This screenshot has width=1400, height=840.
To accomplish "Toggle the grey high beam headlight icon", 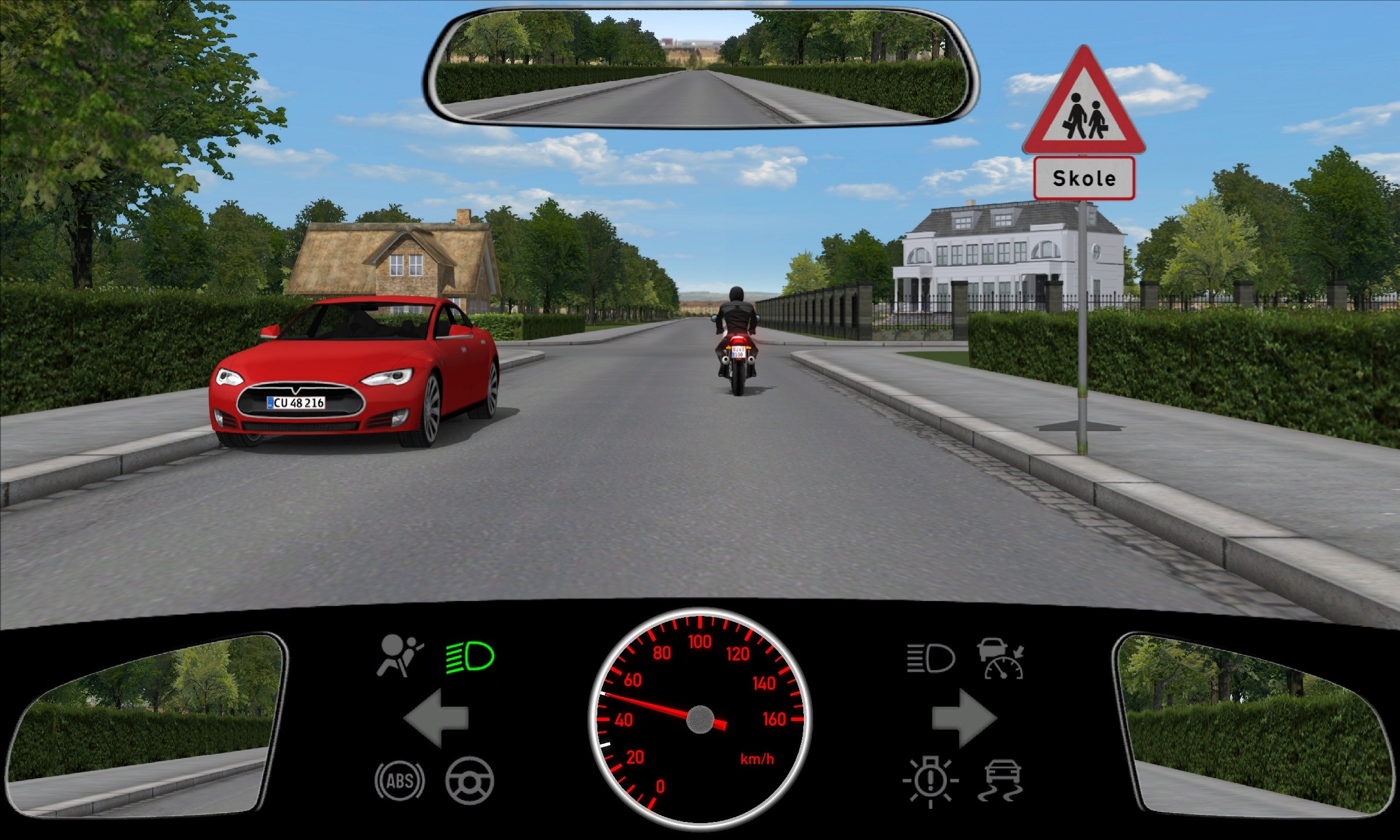I will pos(930,659).
